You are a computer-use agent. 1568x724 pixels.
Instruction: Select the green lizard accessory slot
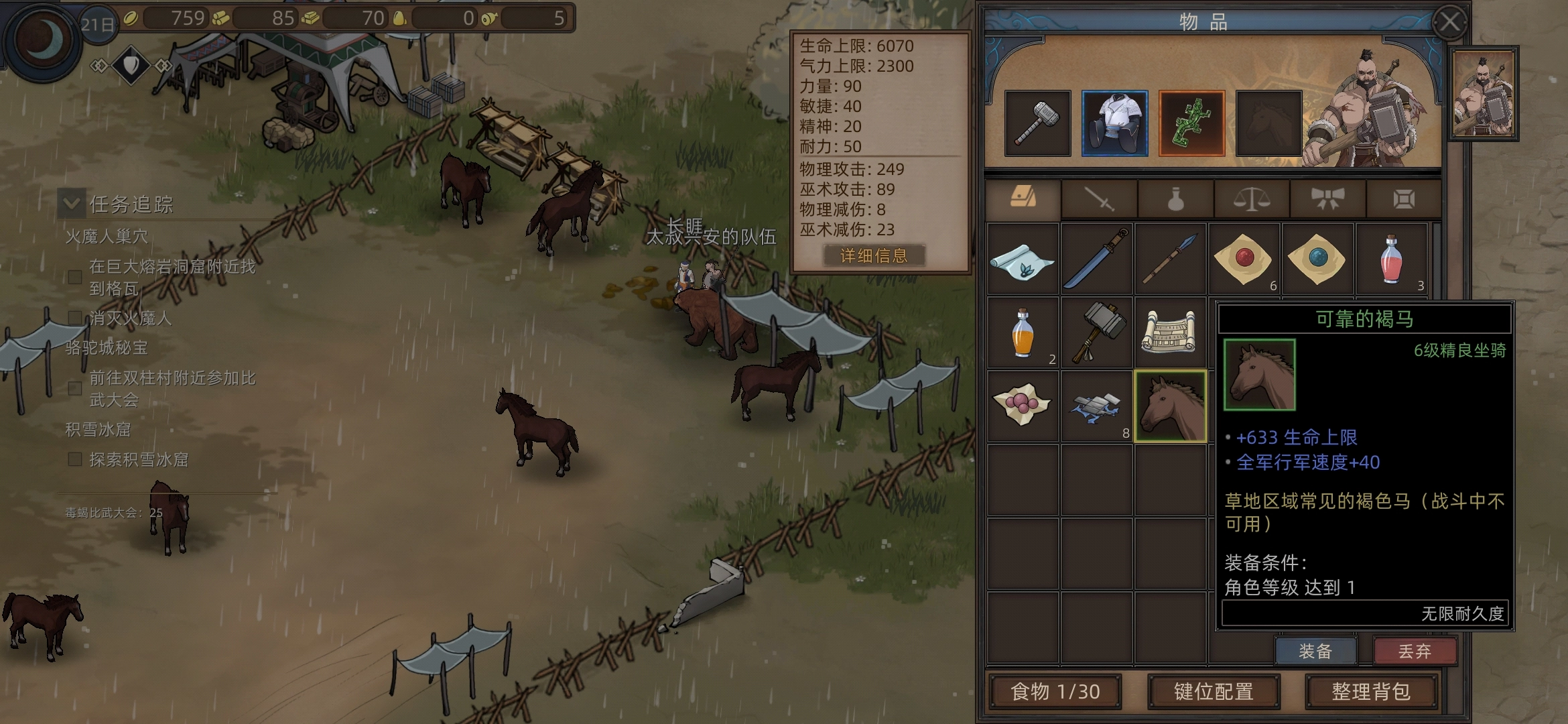point(1191,123)
